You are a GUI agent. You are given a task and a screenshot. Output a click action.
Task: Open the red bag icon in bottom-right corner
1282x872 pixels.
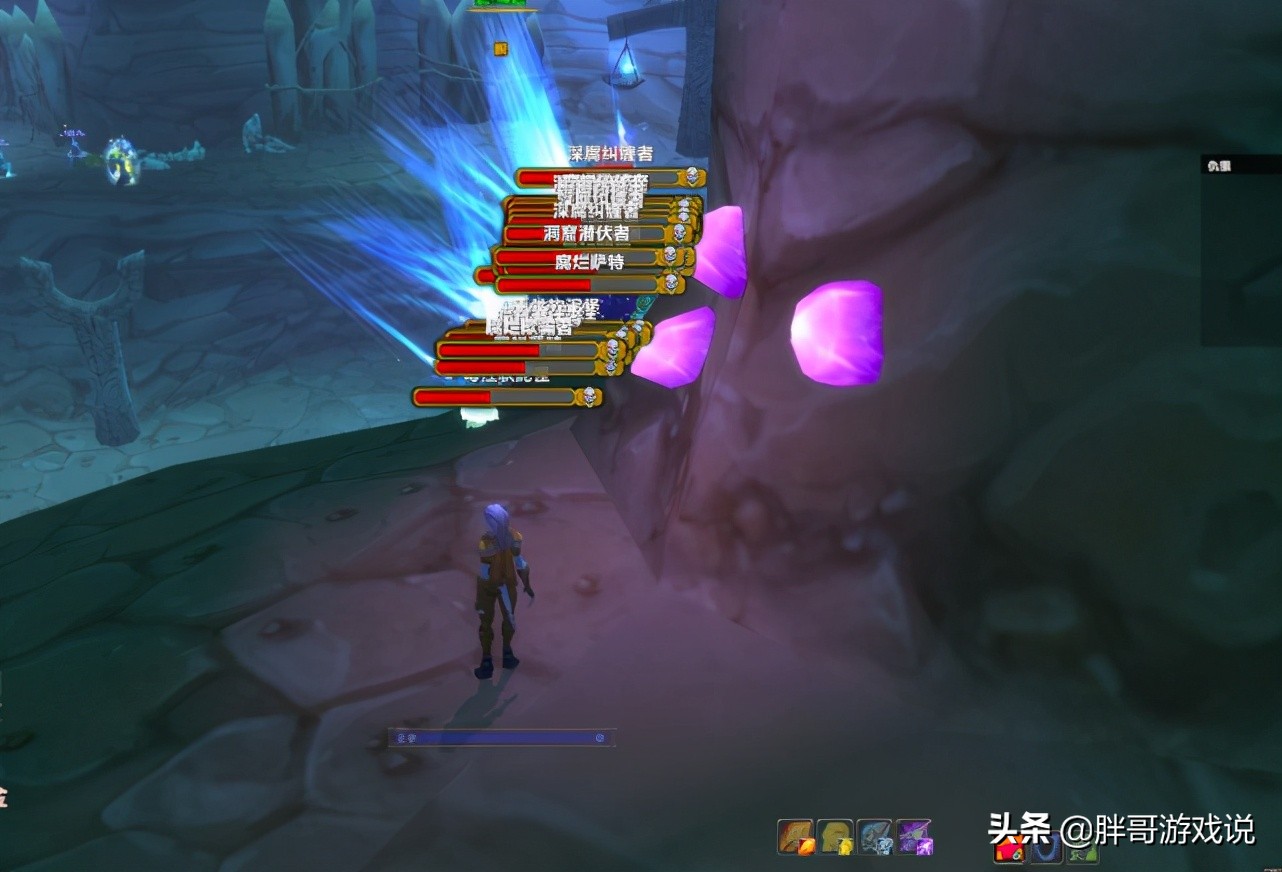1008,852
